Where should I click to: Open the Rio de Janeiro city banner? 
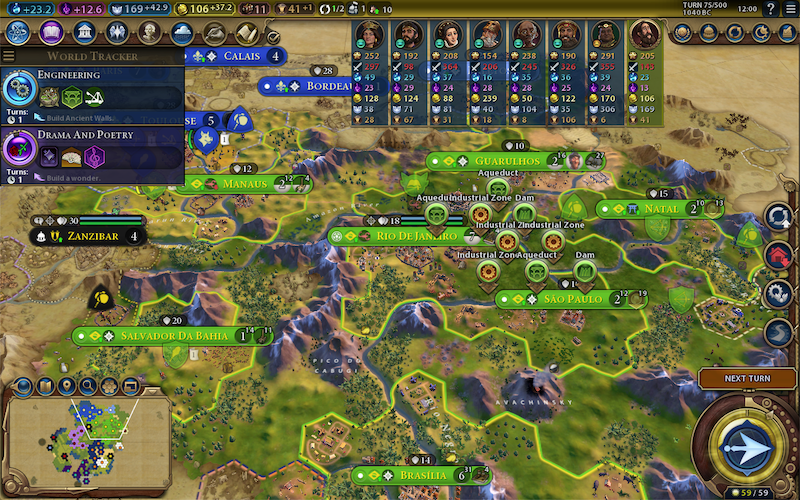(400, 236)
